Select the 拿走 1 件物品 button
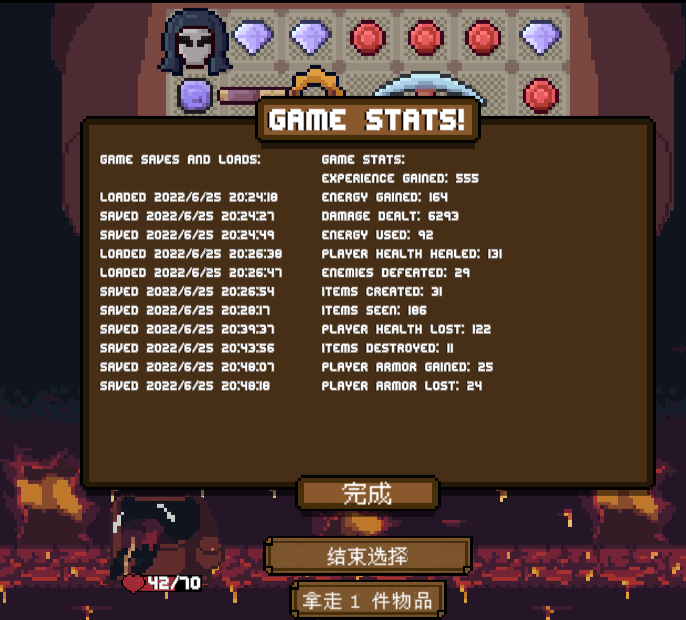686x620 pixels. (x=368, y=600)
